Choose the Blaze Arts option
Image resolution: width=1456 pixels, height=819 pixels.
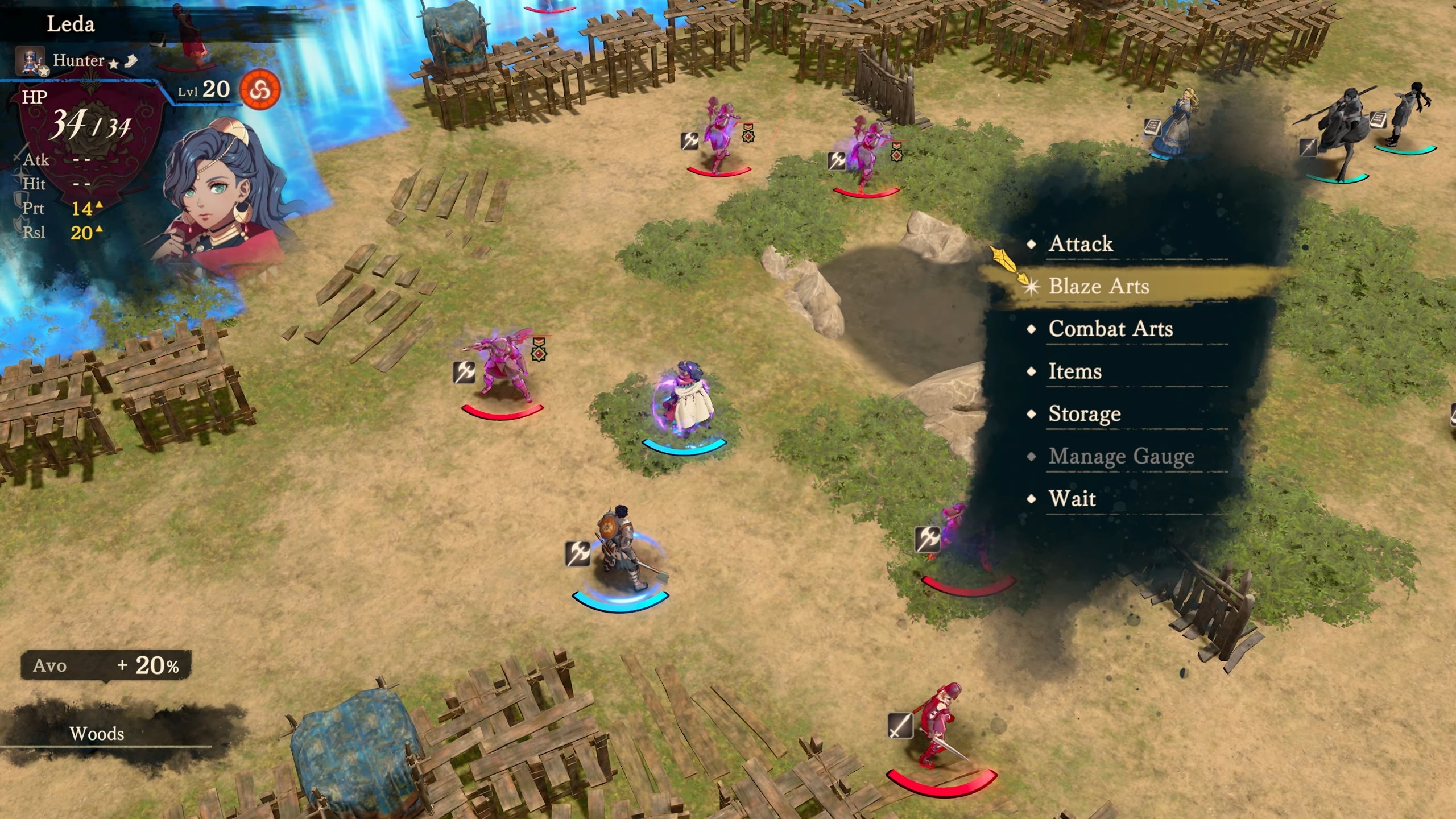(1098, 287)
